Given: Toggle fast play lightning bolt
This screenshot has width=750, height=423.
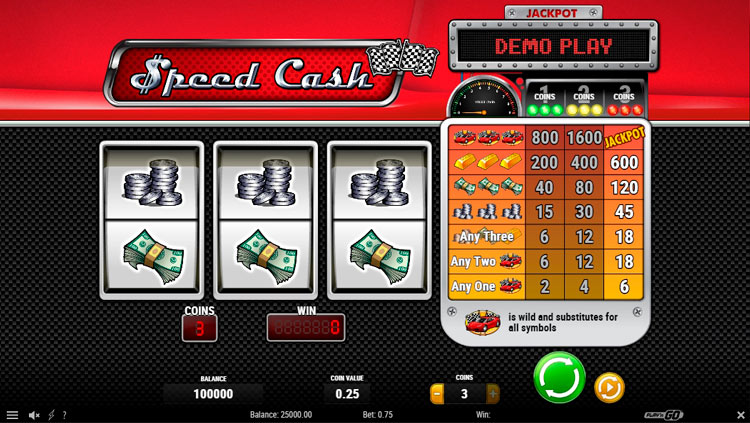Looking at the screenshot, I should pyautogui.click(x=50, y=415).
